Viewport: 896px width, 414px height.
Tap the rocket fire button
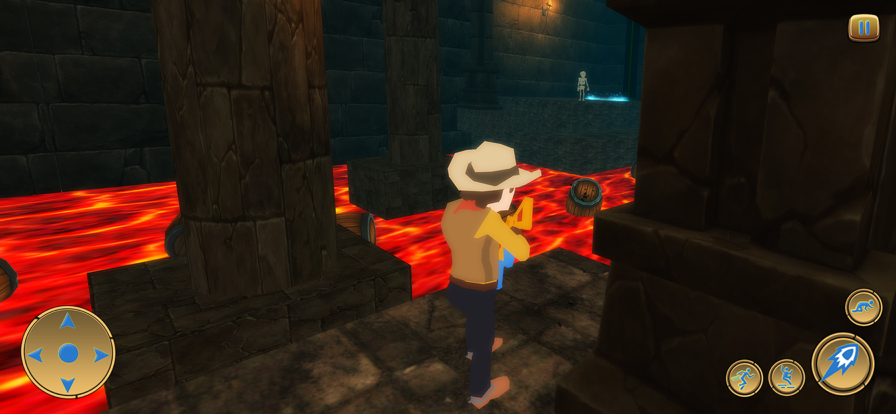(x=842, y=363)
